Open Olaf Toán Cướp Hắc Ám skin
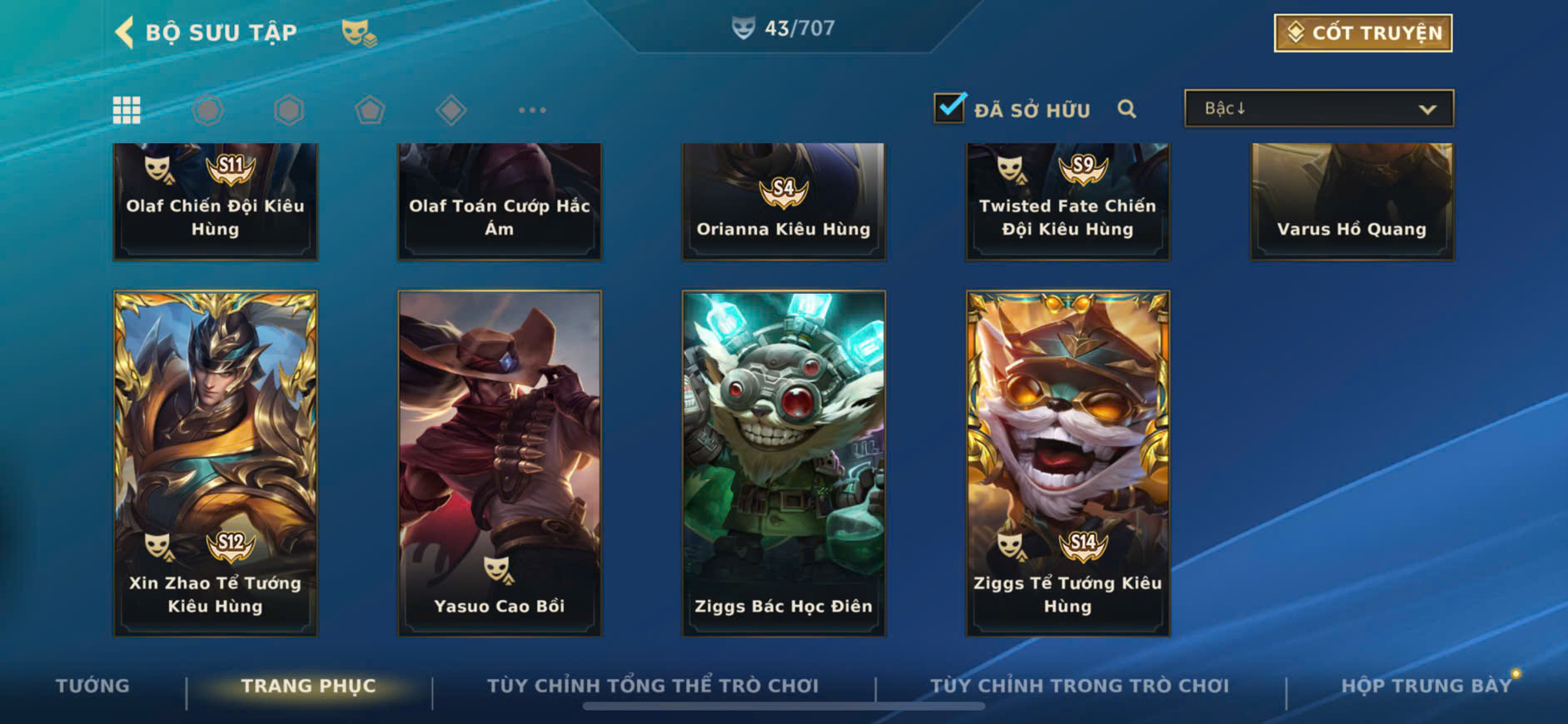 pos(500,202)
